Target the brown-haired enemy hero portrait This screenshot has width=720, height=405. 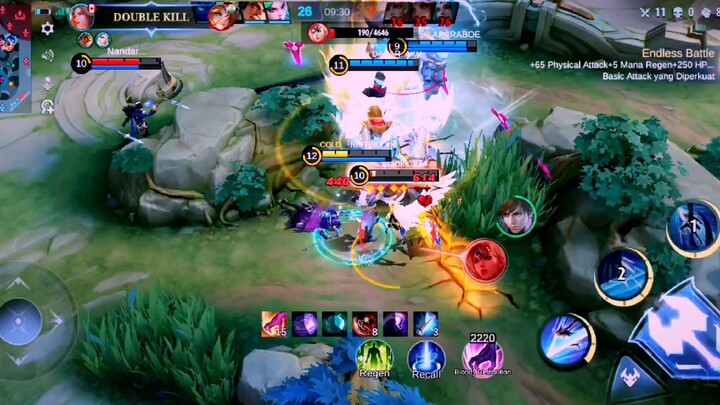click(515, 216)
